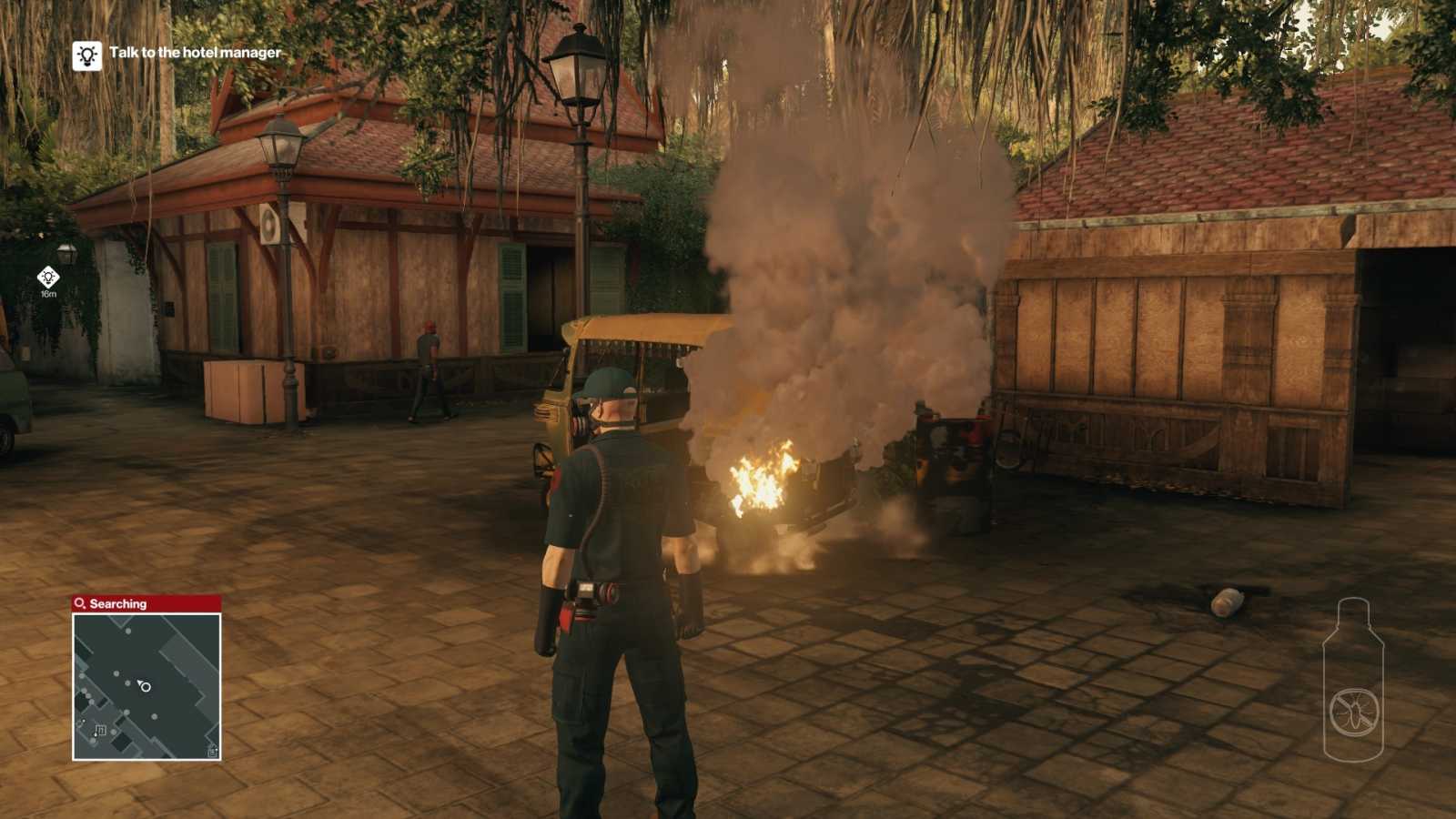Click the security camera icon on the minimap
The image size is (1456, 819).
101,730
